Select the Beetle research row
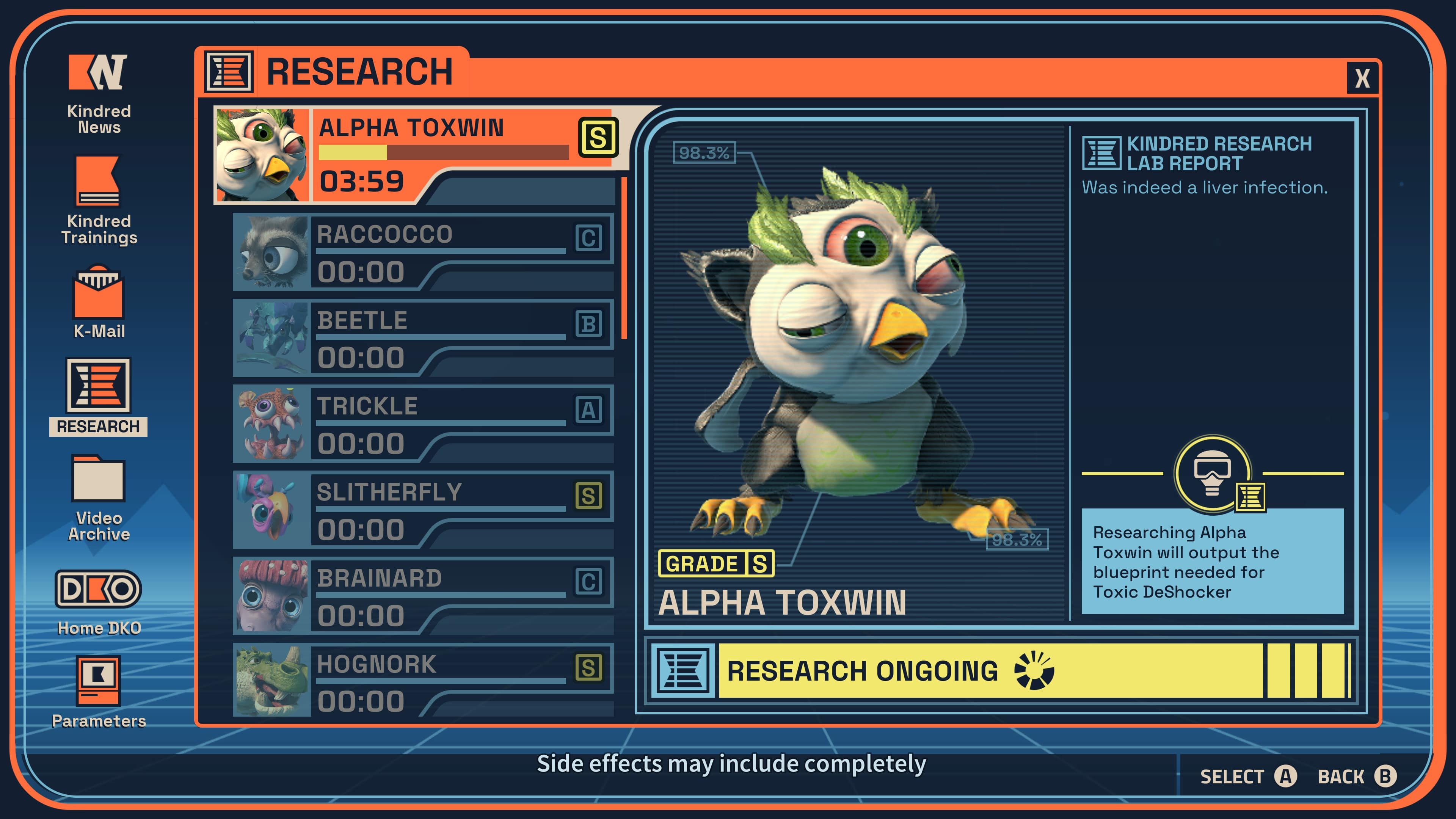 (423, 338)
